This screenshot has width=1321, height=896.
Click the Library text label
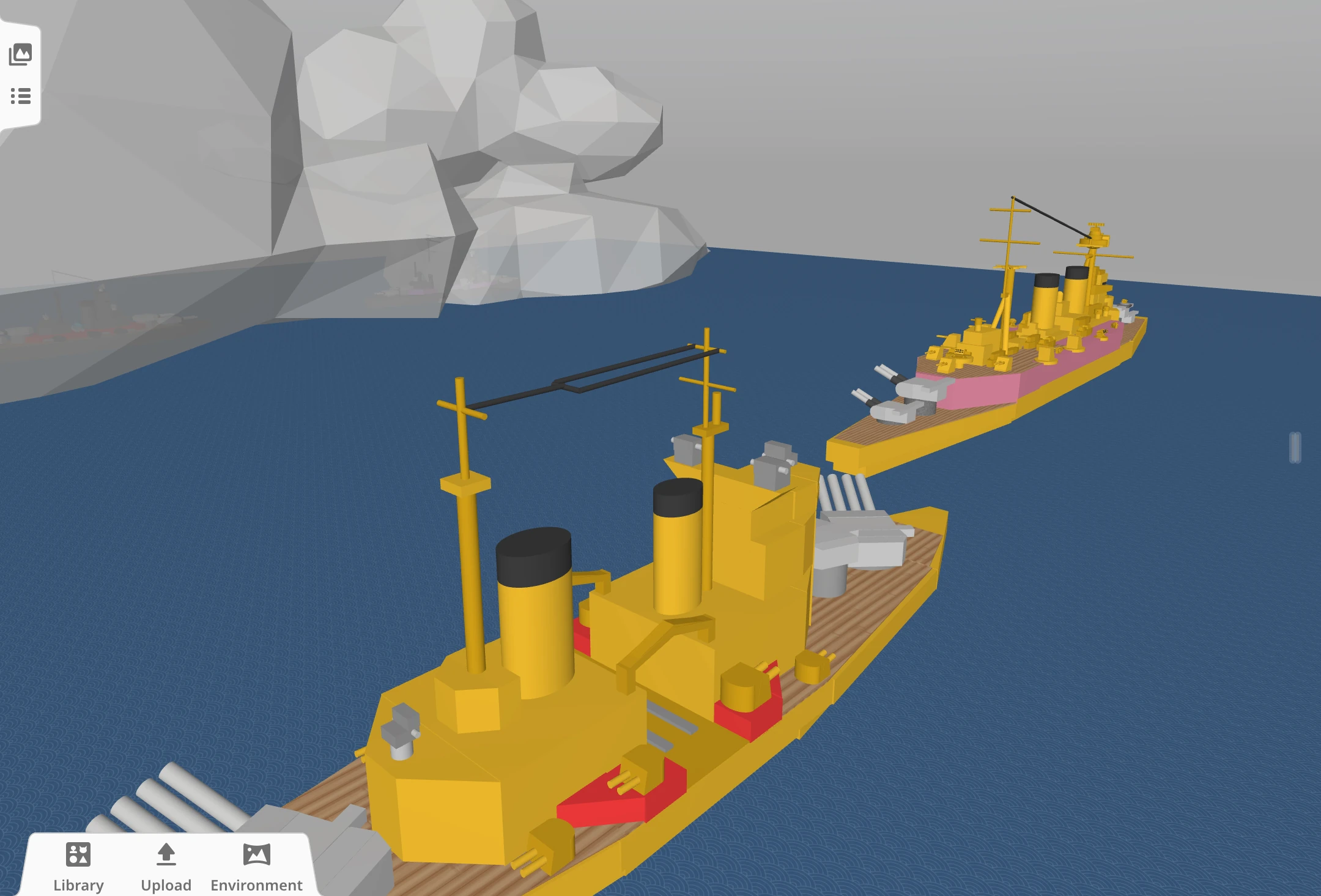78,884
